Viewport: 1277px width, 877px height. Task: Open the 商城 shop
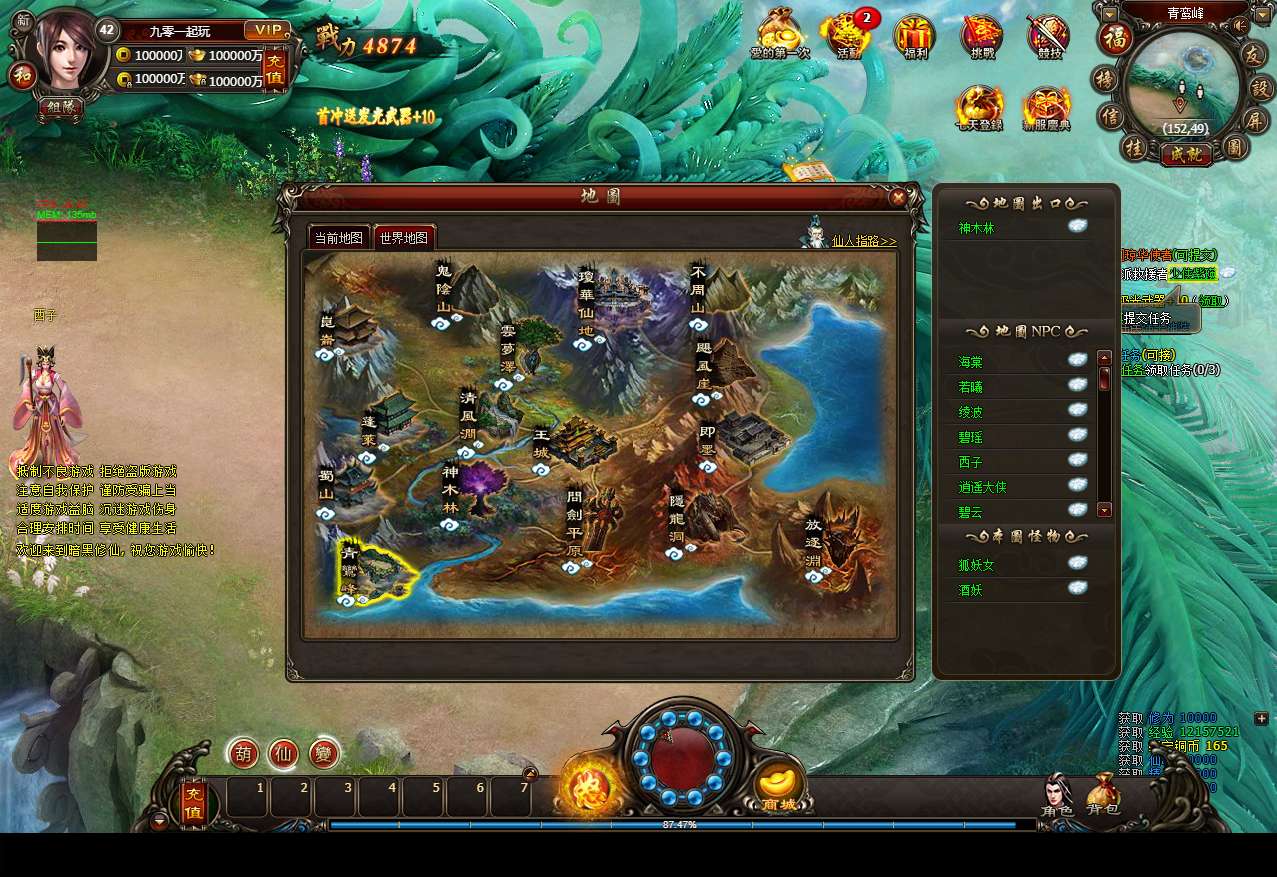tap(779, 787)
